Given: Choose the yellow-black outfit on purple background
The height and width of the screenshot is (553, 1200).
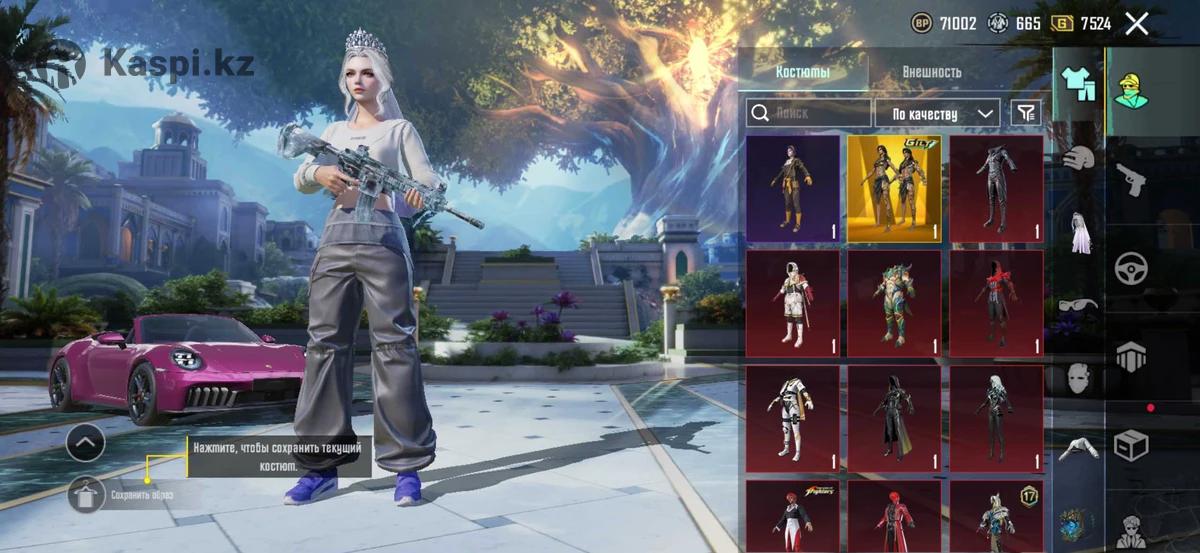Looking at the screenshot, I should pos(793,189).
